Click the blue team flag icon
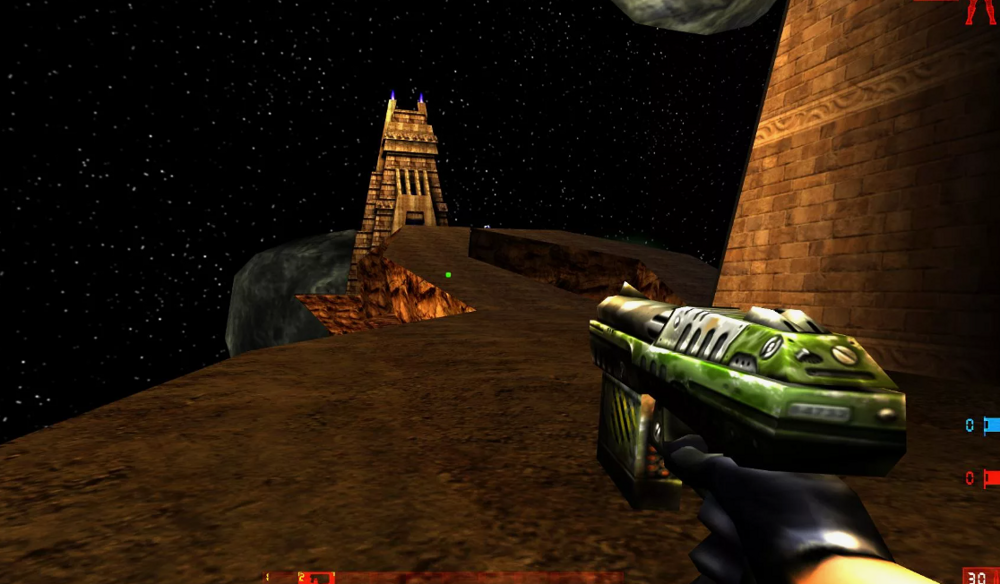Image resolution: width=1000 pixels, height=584 pixels. (991, 425)
